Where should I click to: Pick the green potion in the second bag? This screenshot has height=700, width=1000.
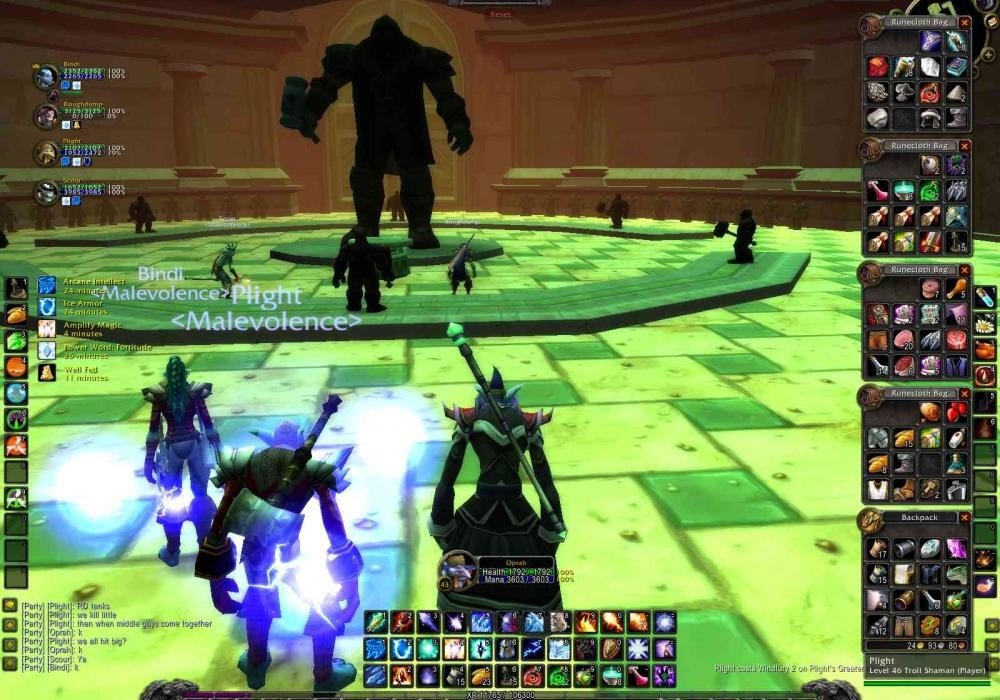pyautogui.click(x=930, y=191)
